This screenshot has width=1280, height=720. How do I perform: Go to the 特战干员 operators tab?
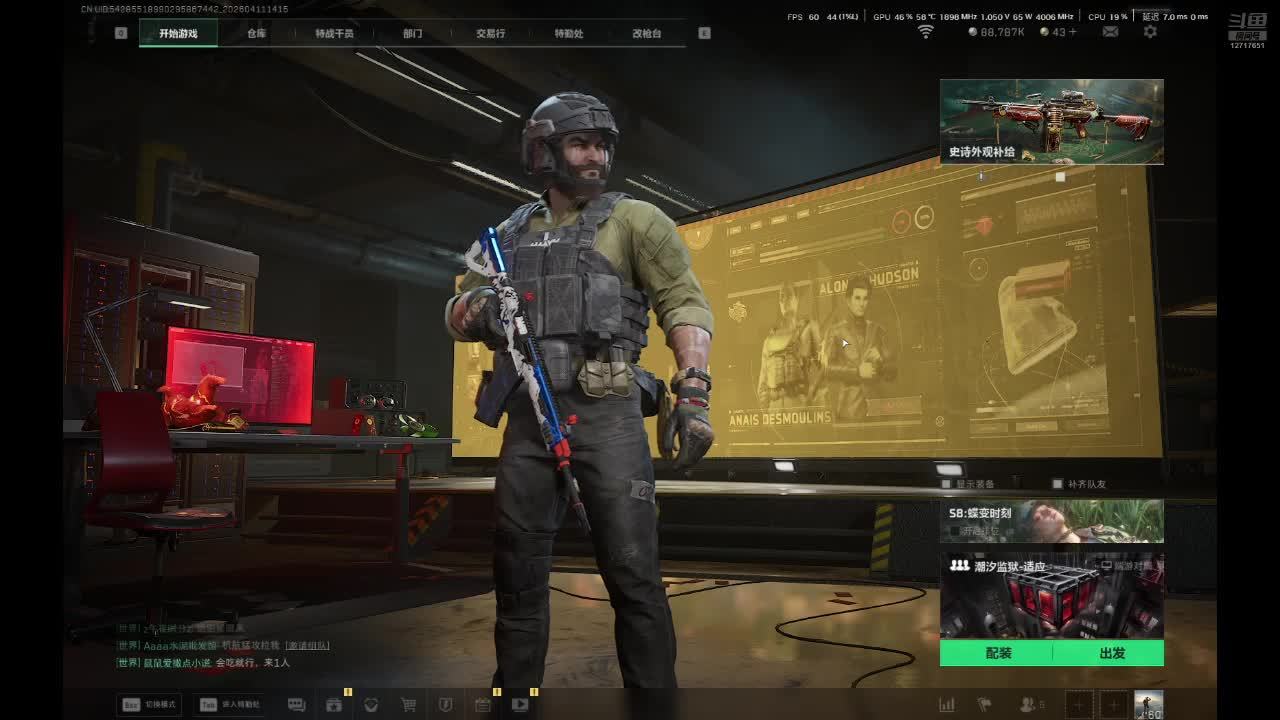coord(334,33)
